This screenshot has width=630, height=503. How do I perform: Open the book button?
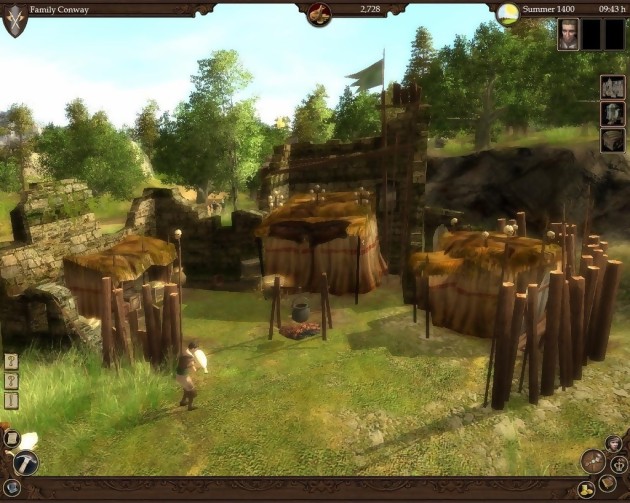(x=607, y=484)
